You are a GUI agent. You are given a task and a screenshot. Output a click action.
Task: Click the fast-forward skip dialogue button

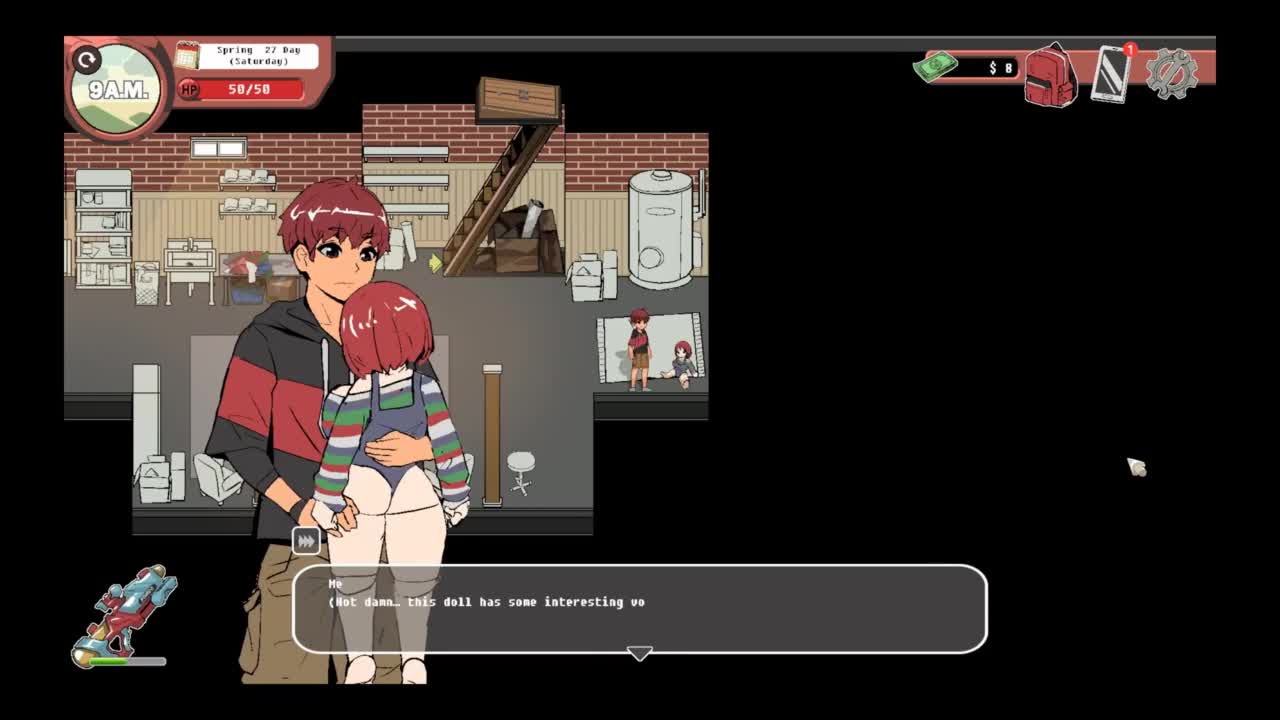[306, 541]
